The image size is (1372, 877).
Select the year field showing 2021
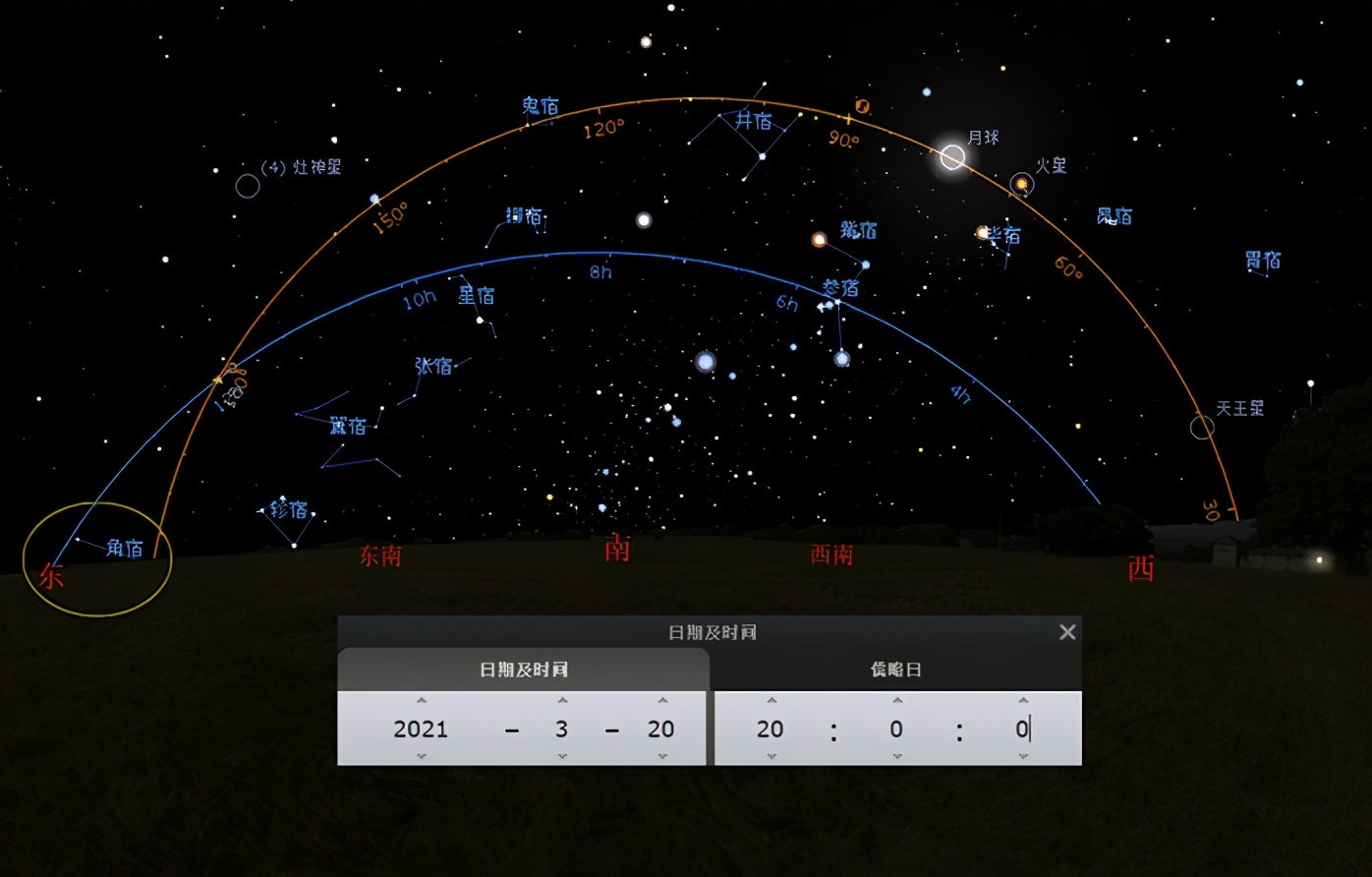click(421, 729)
